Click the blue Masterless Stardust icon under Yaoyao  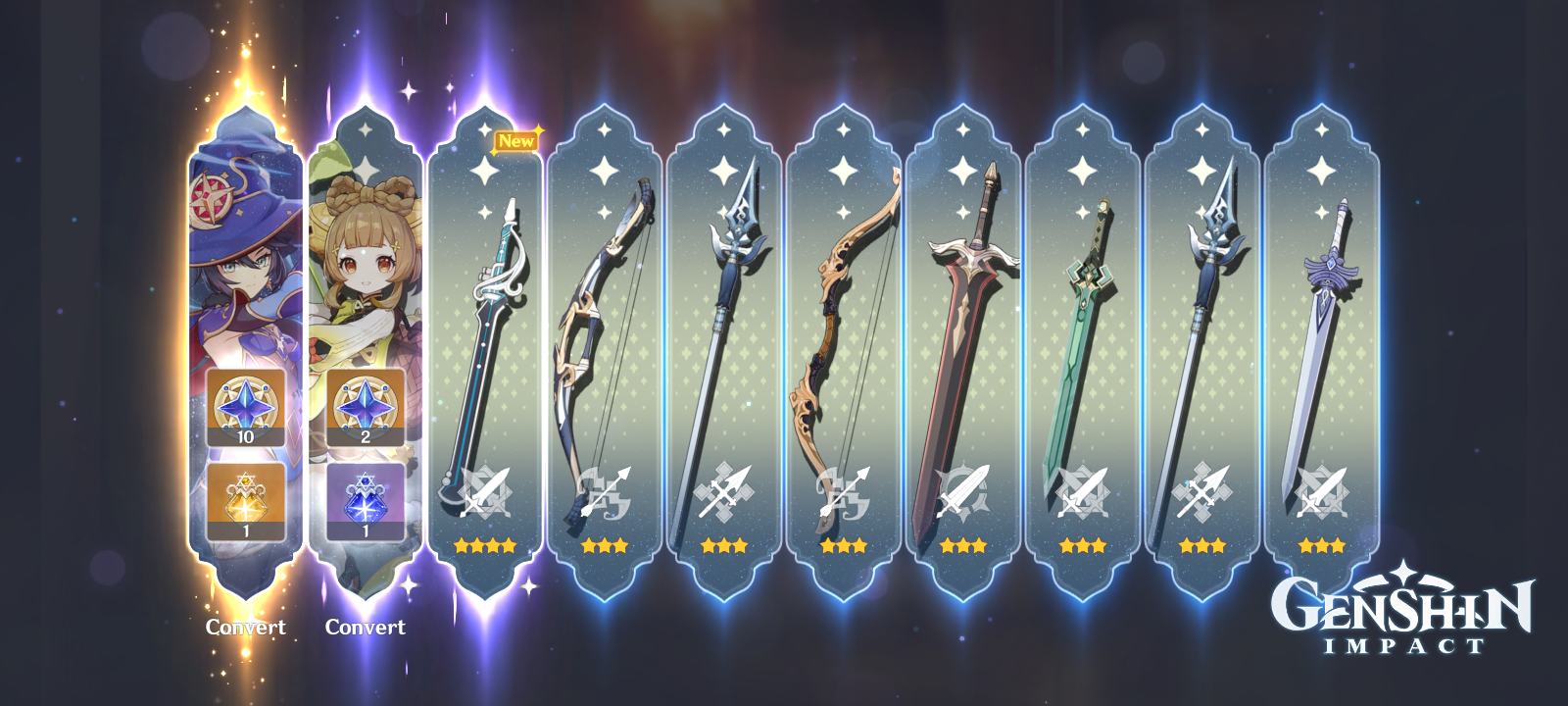(367, 499)
